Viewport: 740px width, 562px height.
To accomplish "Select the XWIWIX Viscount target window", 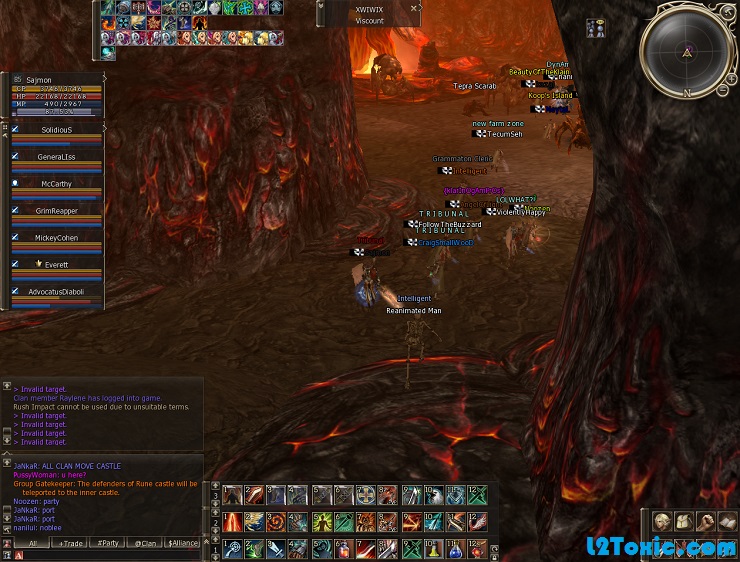I will (x=369, y=14).
